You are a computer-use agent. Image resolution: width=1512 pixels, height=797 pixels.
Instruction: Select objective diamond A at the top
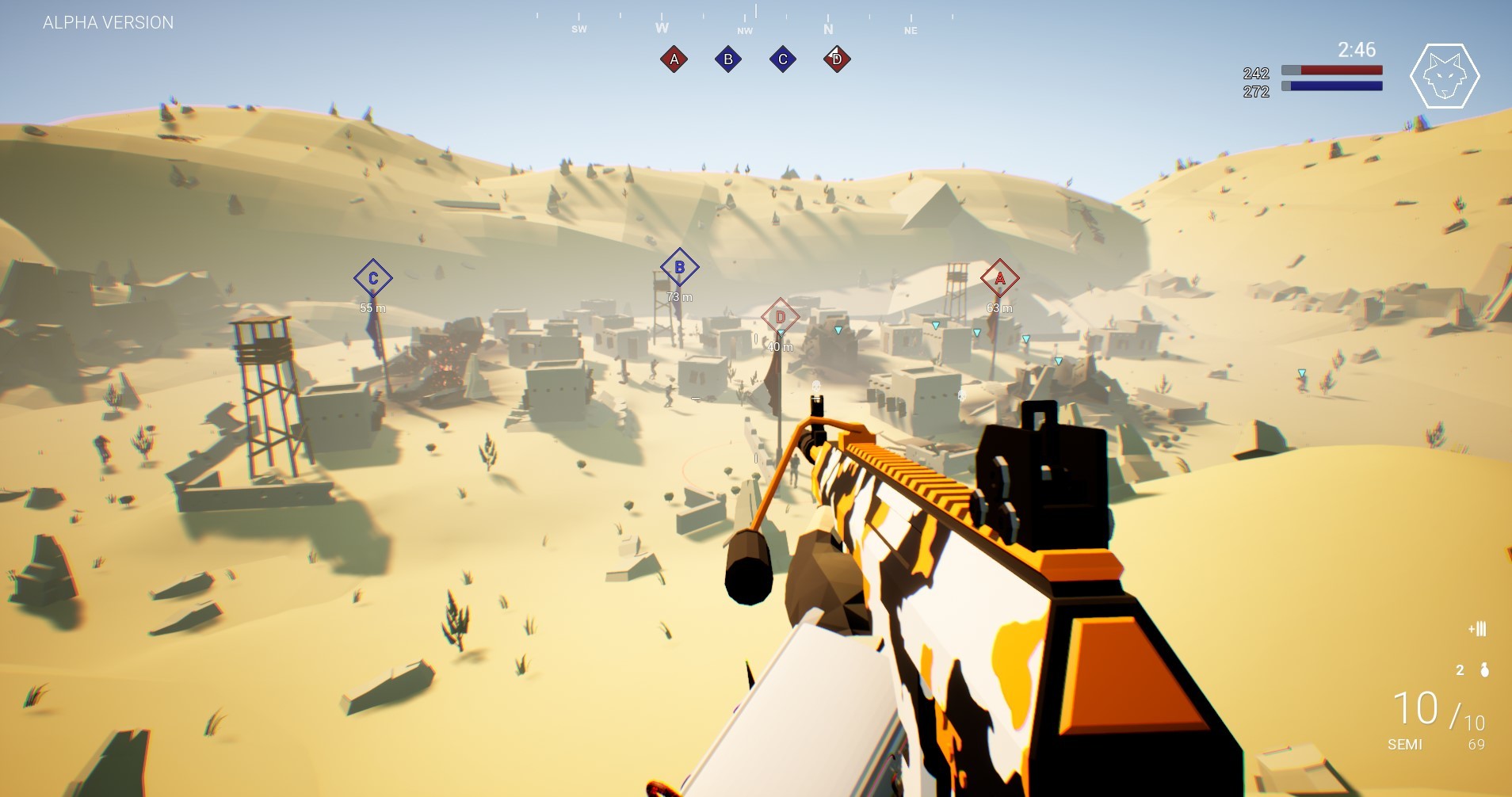coord(673,59)
